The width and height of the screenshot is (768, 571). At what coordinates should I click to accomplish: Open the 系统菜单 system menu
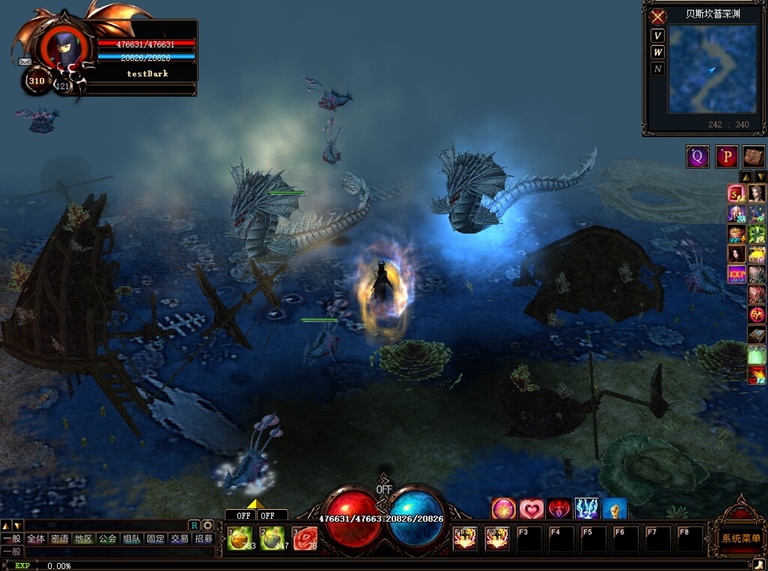coord(739,539)
